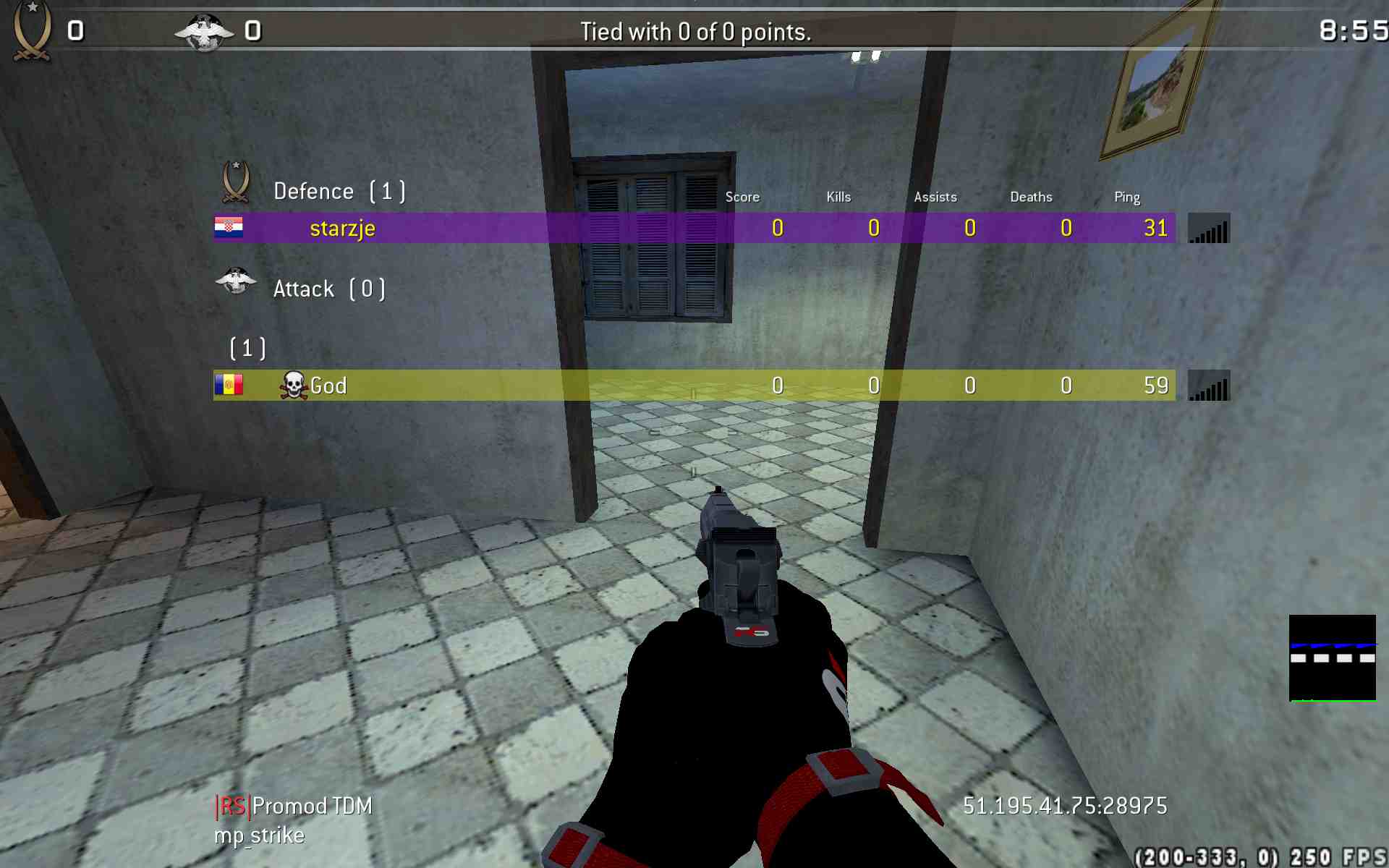Select the Deaths column header
The width and height of the screenshot is (1389, 868).
(1031, 196)
